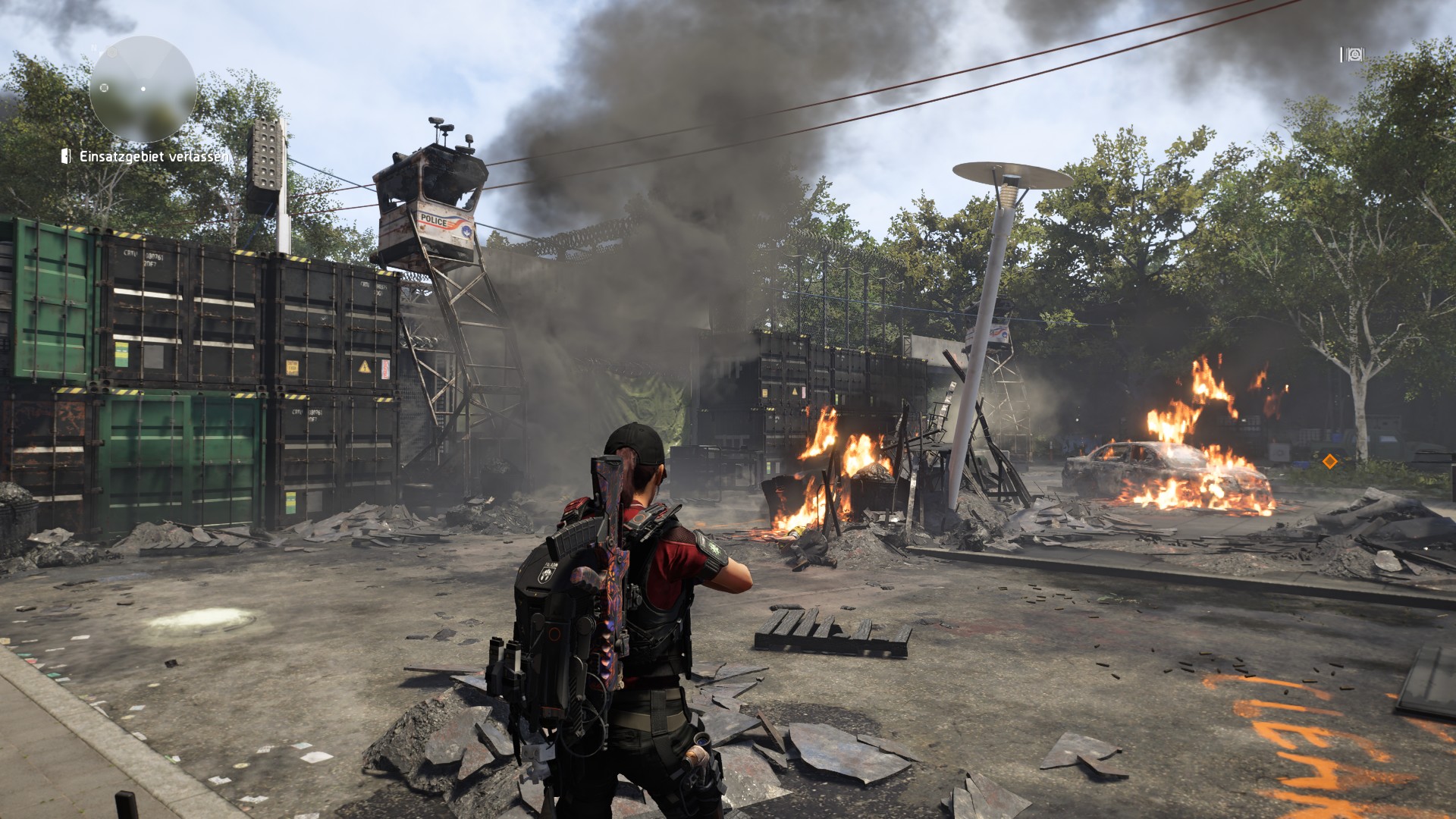
Task: Click the door icon beside Einsatzgebiet verlassen
Action: click(x=66, y=156)
